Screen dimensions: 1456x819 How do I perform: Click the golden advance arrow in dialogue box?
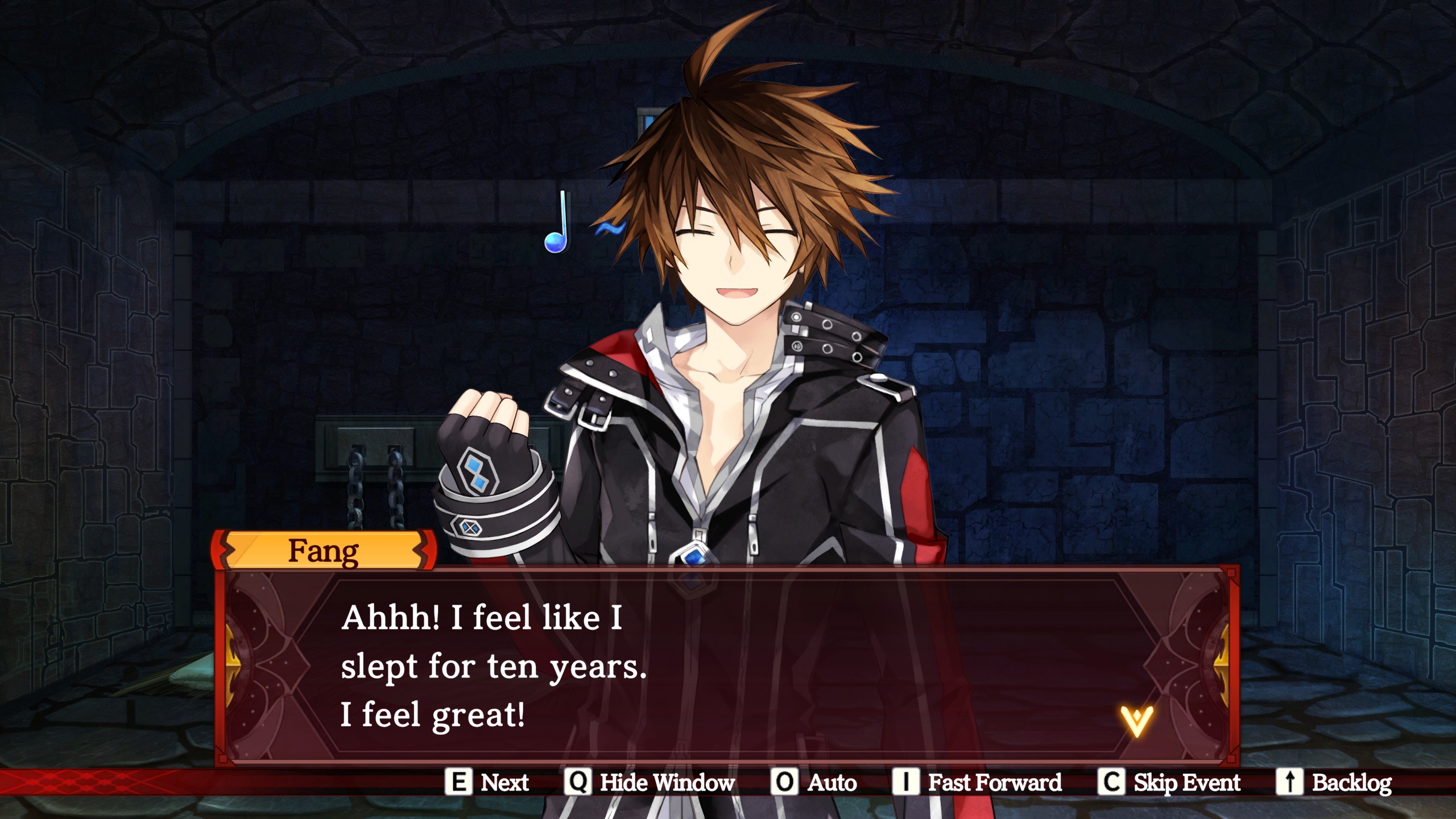(x=1136, y=721)
